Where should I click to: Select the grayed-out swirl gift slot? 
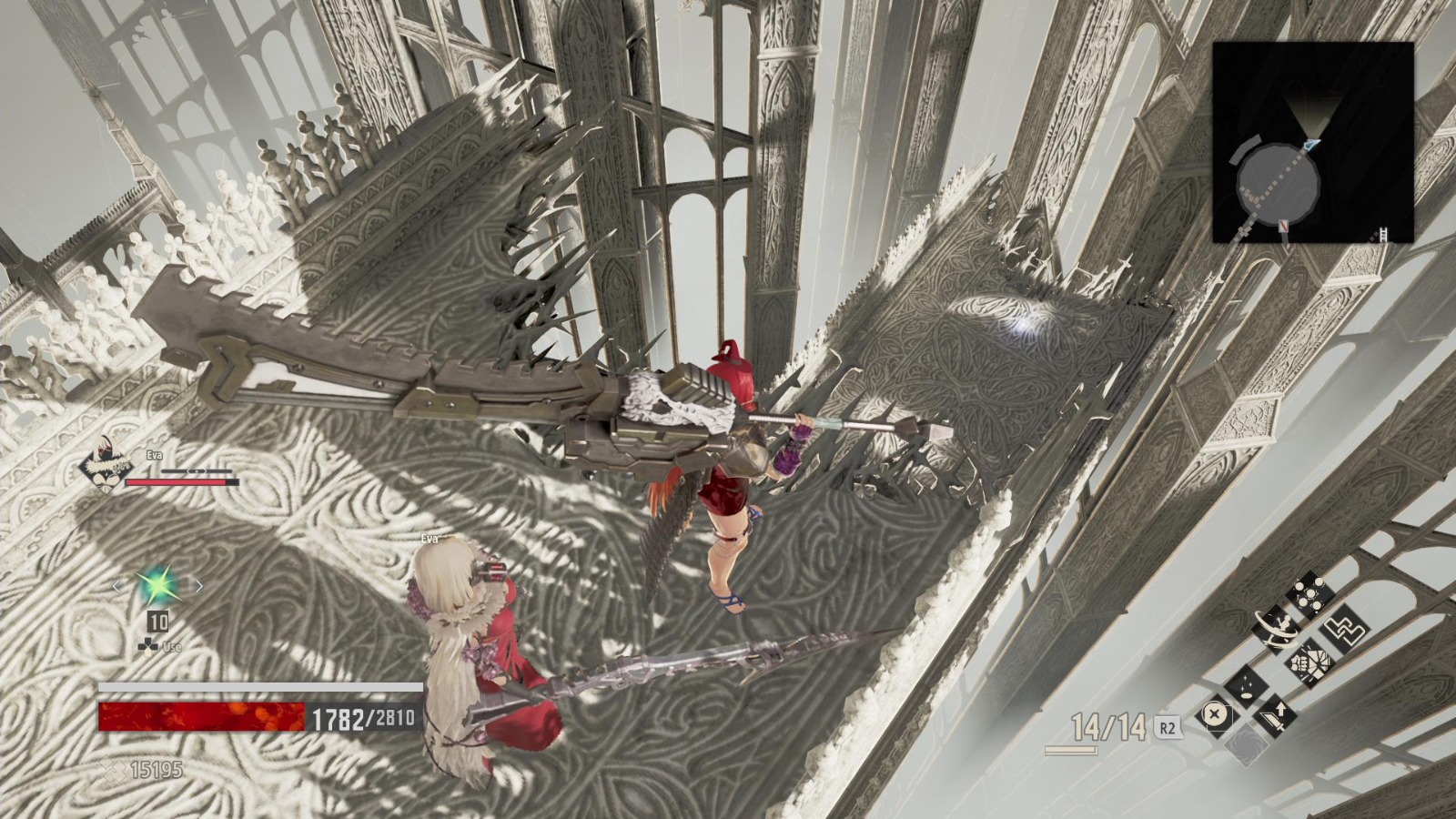tap(1248, 744)
